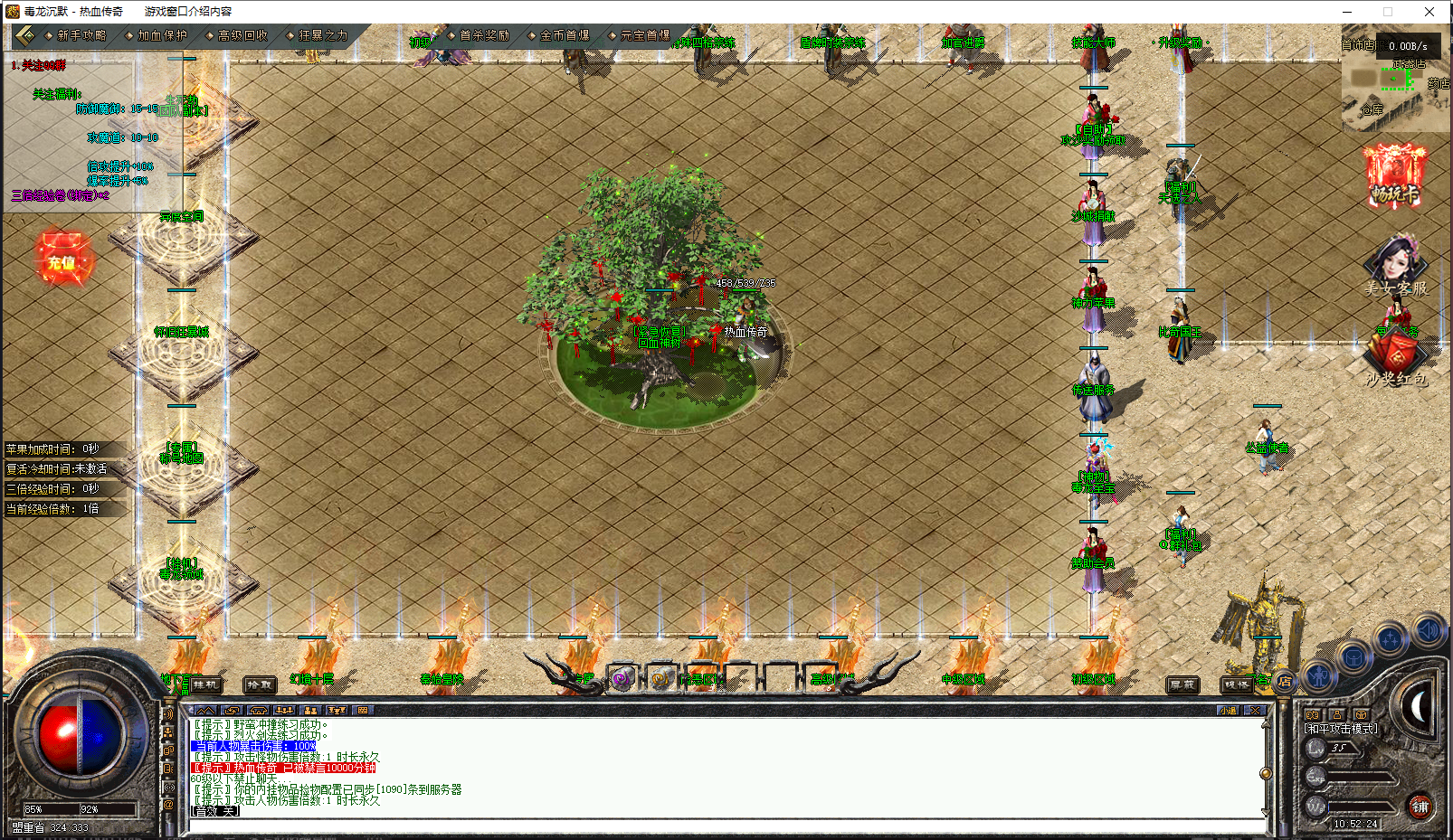Click the 拾取 pickup button
Screen dimensions: 1453x840
260,684
